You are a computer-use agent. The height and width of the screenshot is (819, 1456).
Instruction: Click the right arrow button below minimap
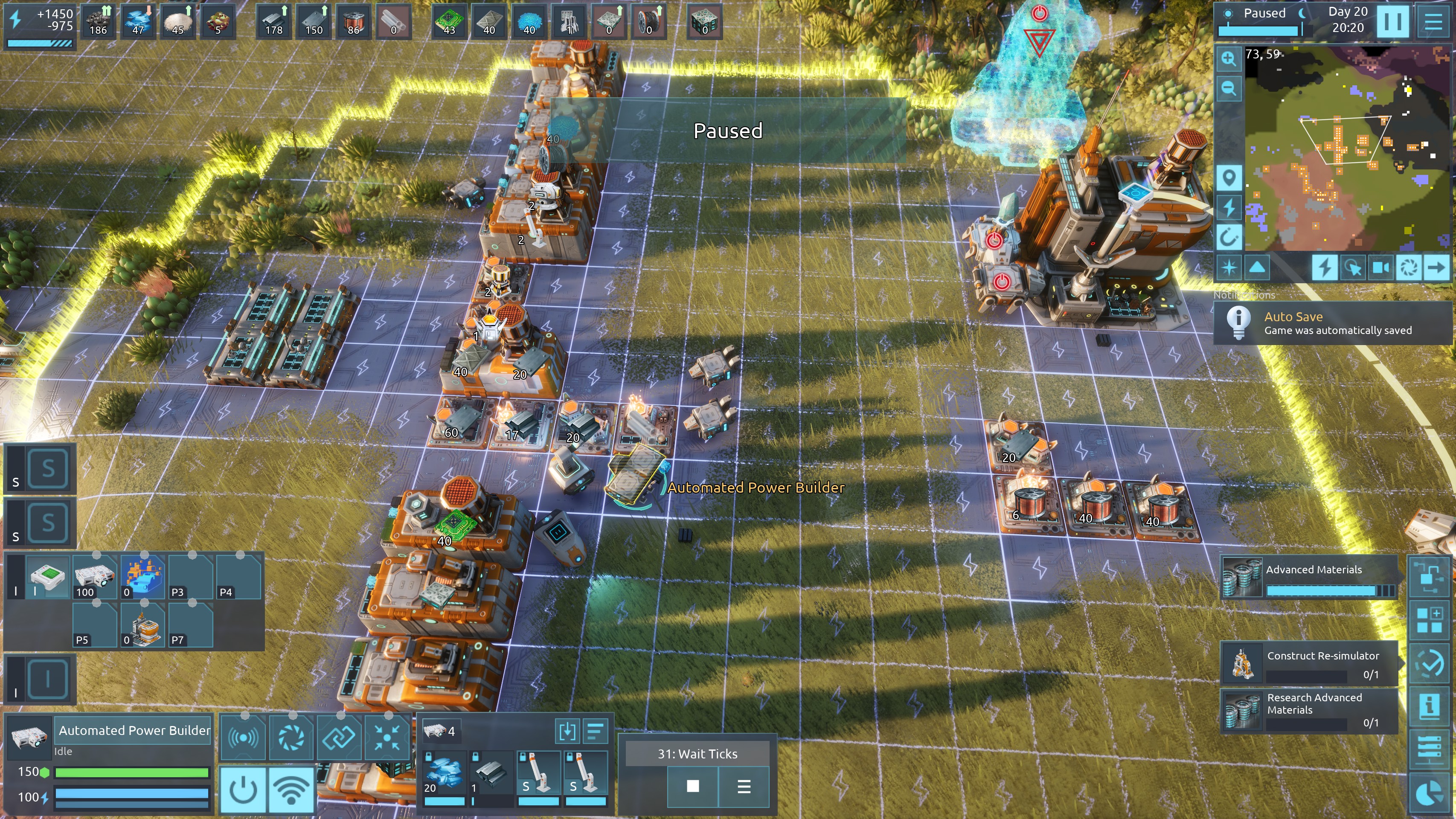[x=1436, y=267]
